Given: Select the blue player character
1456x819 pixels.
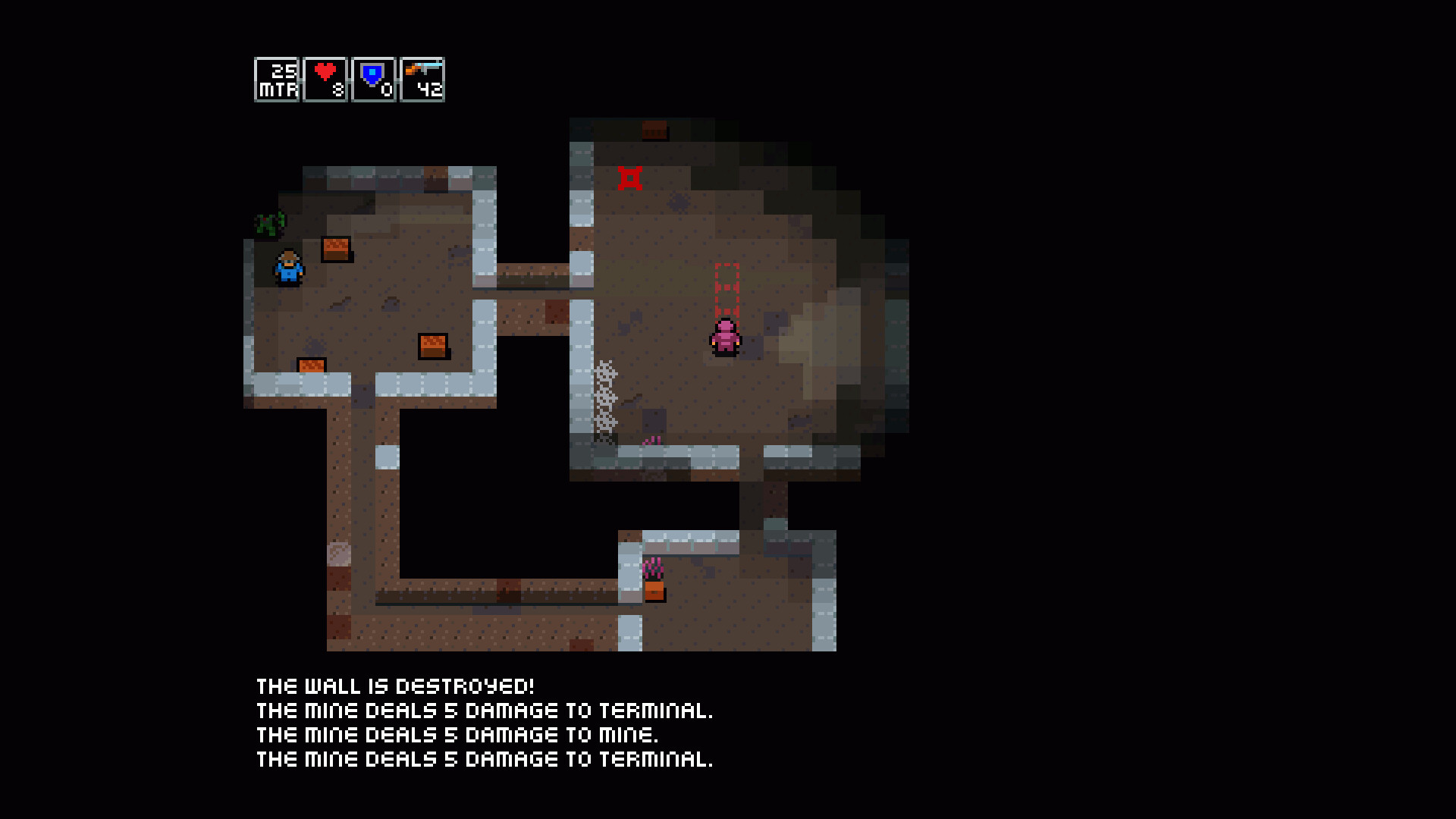Looking at the screenshot, I should [286, 267].
